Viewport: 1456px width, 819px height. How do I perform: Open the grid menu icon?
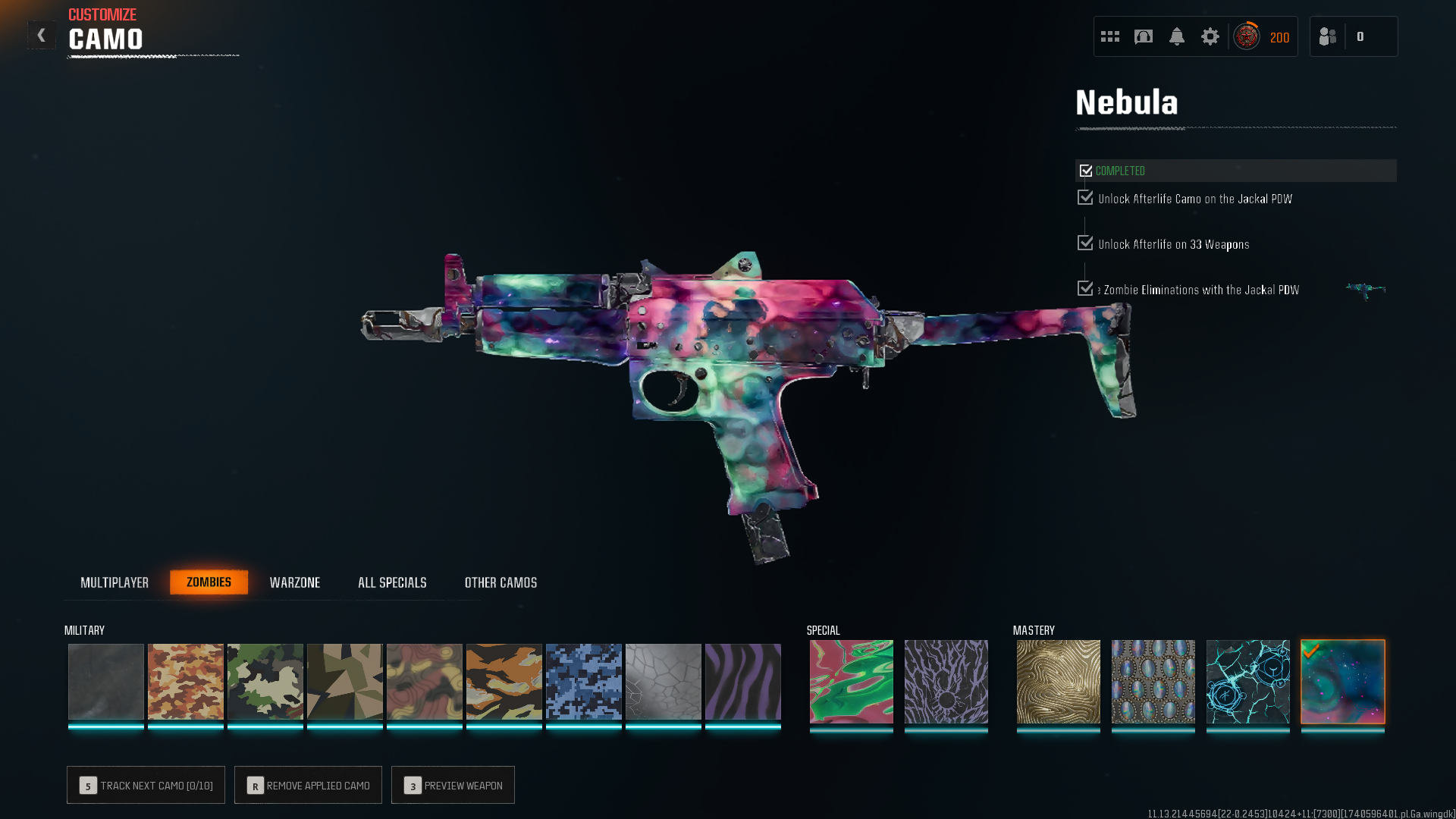1109,36
